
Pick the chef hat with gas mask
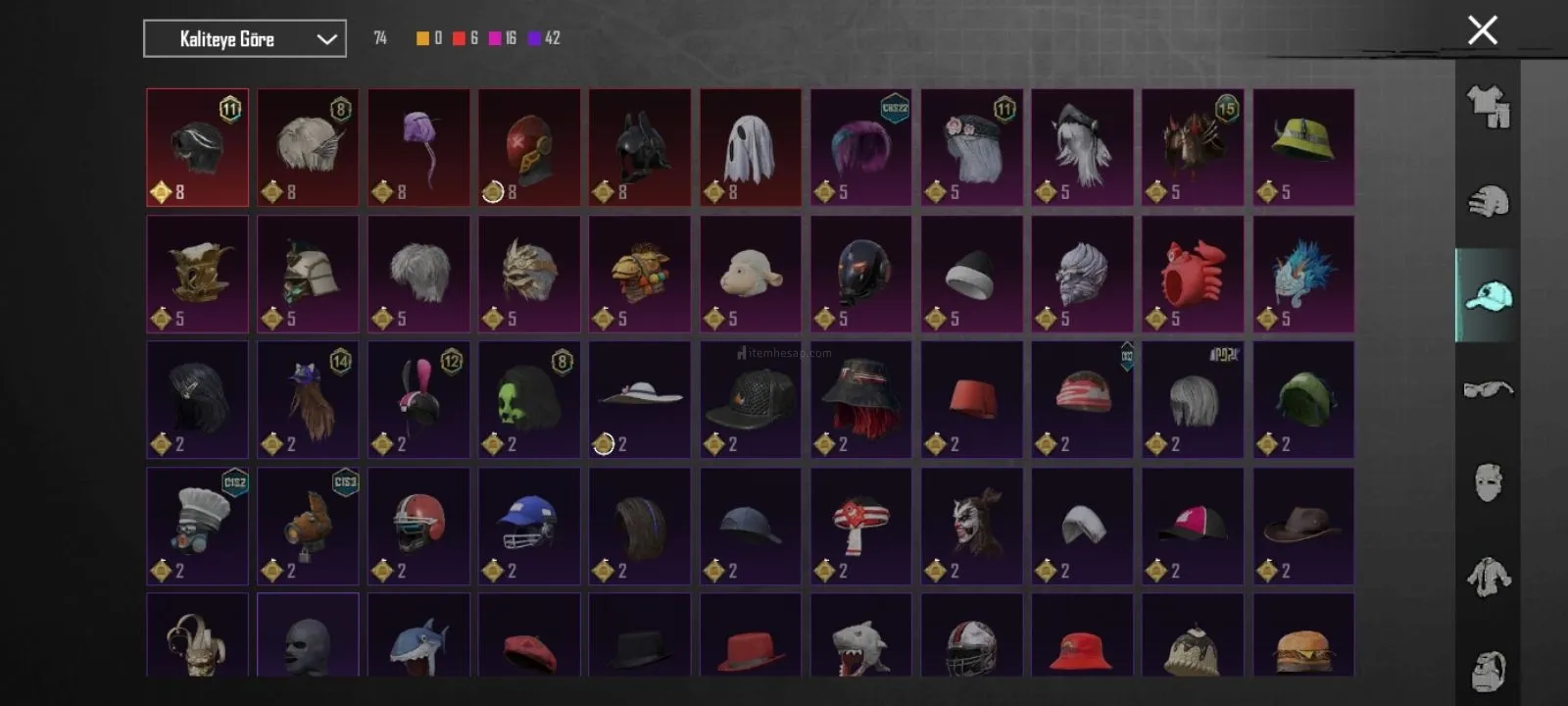[198, 526]
